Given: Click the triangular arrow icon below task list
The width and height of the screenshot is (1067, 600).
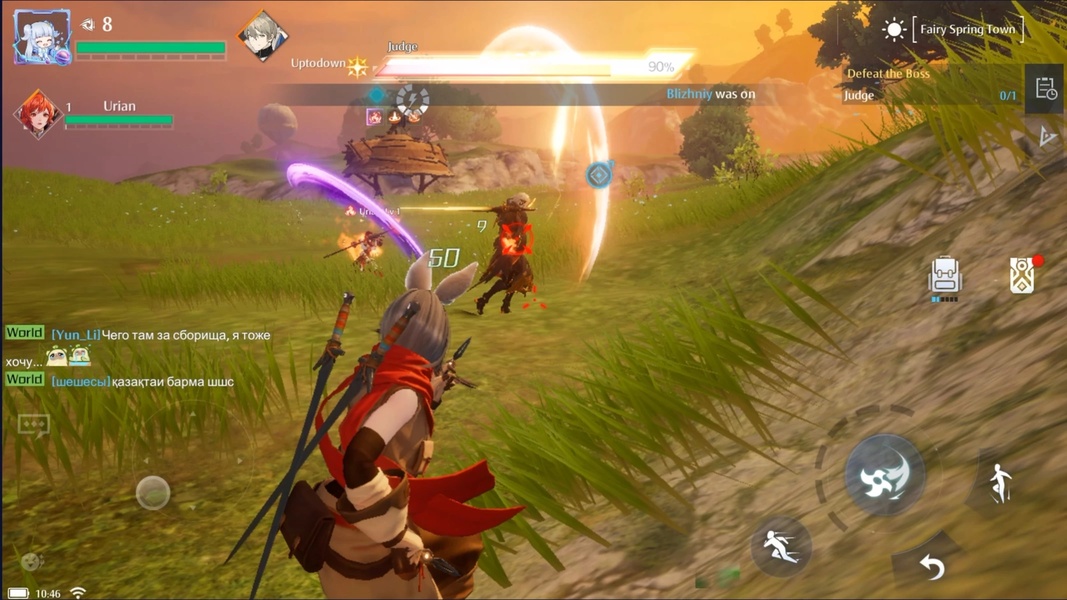Looking at the screenshot, I should click(x=1046, y=136).
